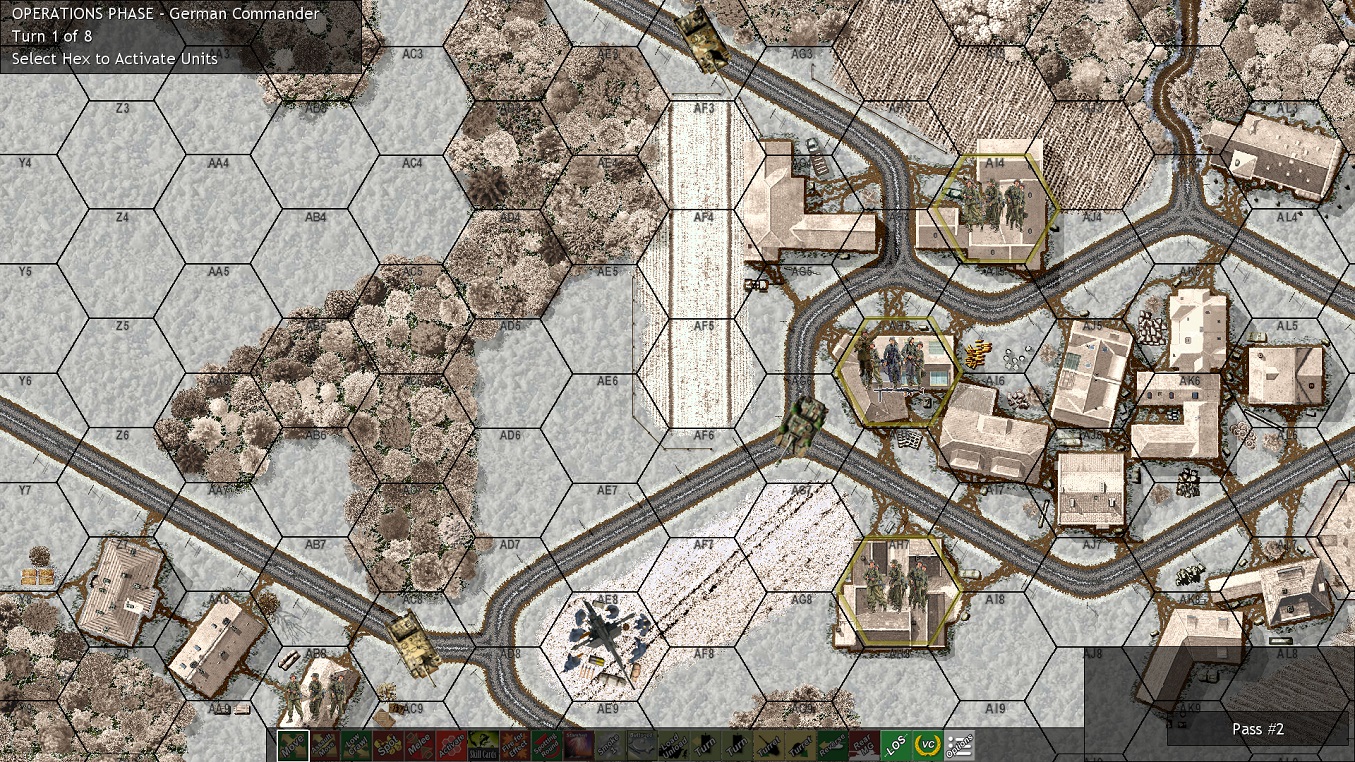Click the Spot command icon
Viewport: 1355px width, 762px height.
pyautogui.click(x=389, y=743)
